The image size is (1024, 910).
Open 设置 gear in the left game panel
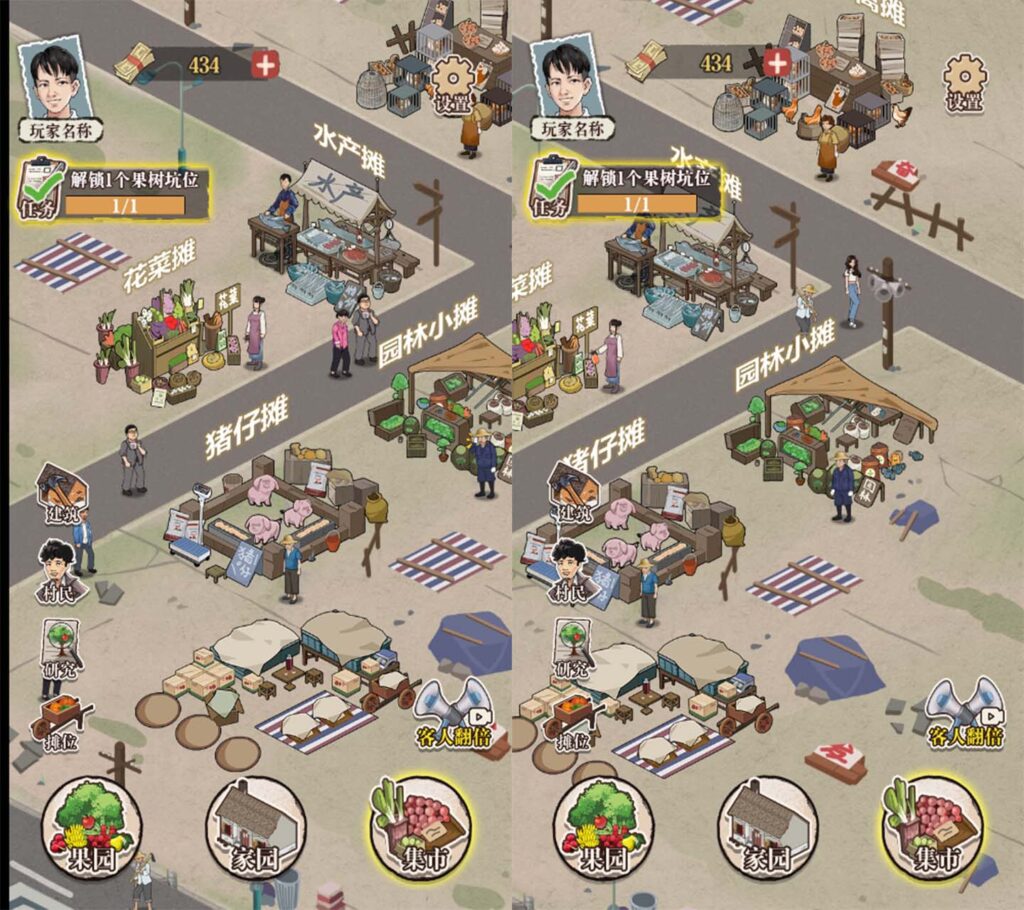pyautogui.click(x=453, y=80)
